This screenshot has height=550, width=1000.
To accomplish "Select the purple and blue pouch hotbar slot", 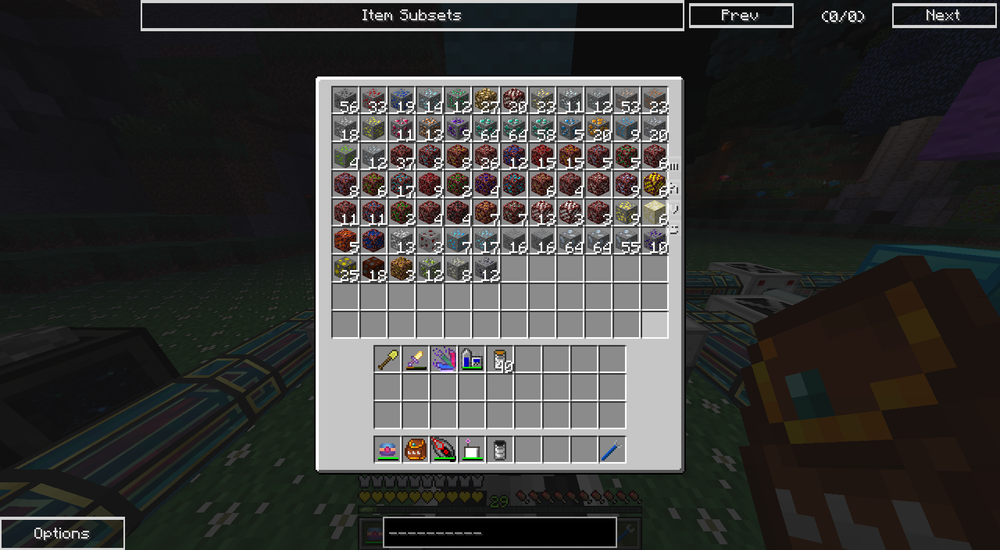I will tap(388, 449).
